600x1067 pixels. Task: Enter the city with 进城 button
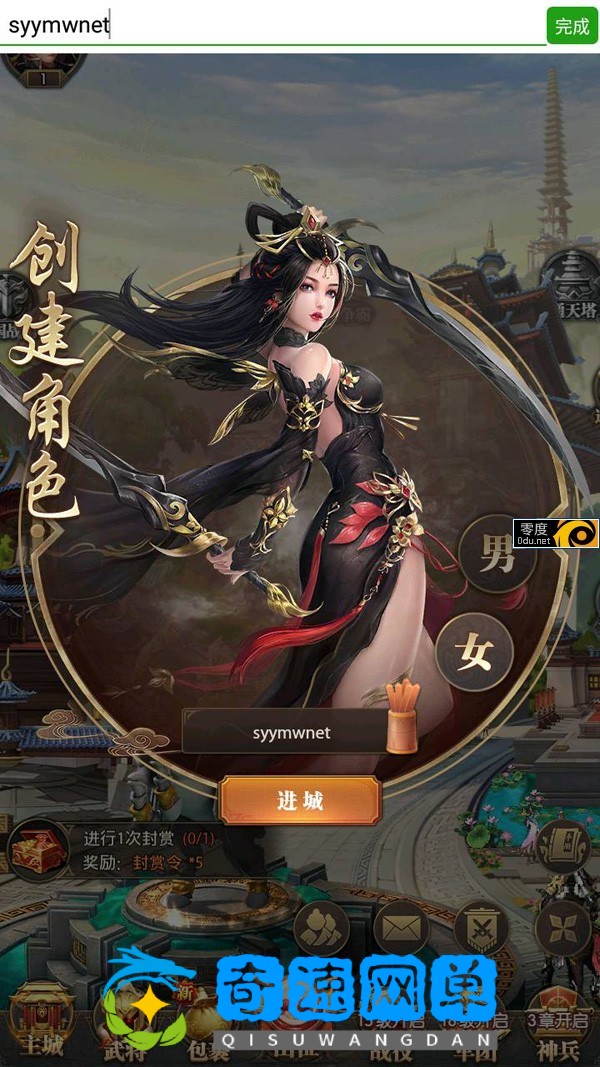pos(300,801)
